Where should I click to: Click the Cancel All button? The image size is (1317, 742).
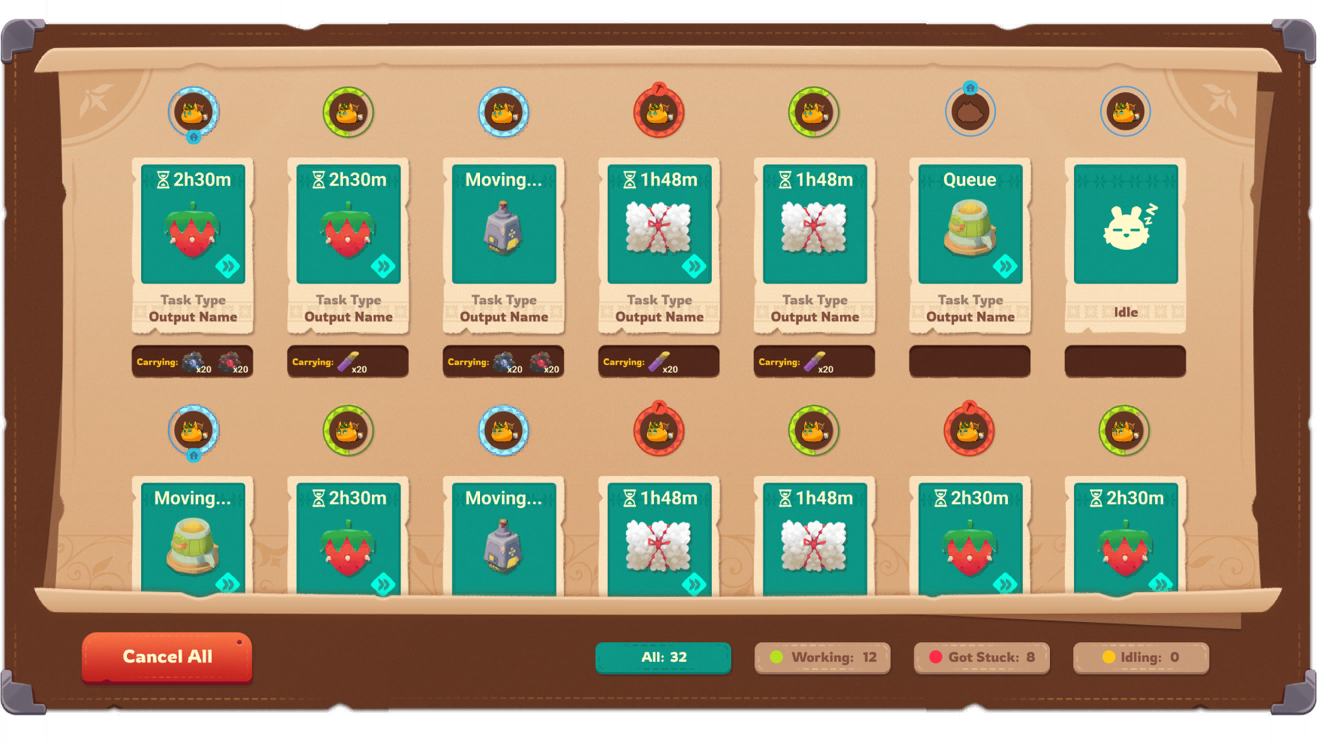[167, 657]
